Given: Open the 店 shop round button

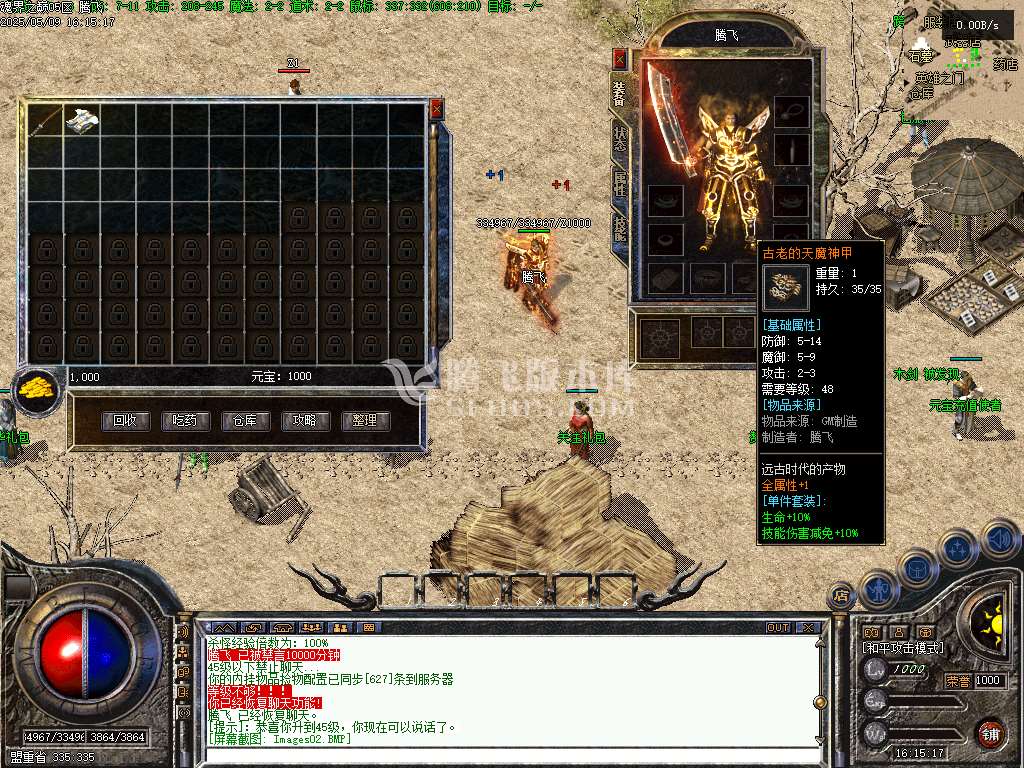Looking at the screenshot, I should (841, 596).
